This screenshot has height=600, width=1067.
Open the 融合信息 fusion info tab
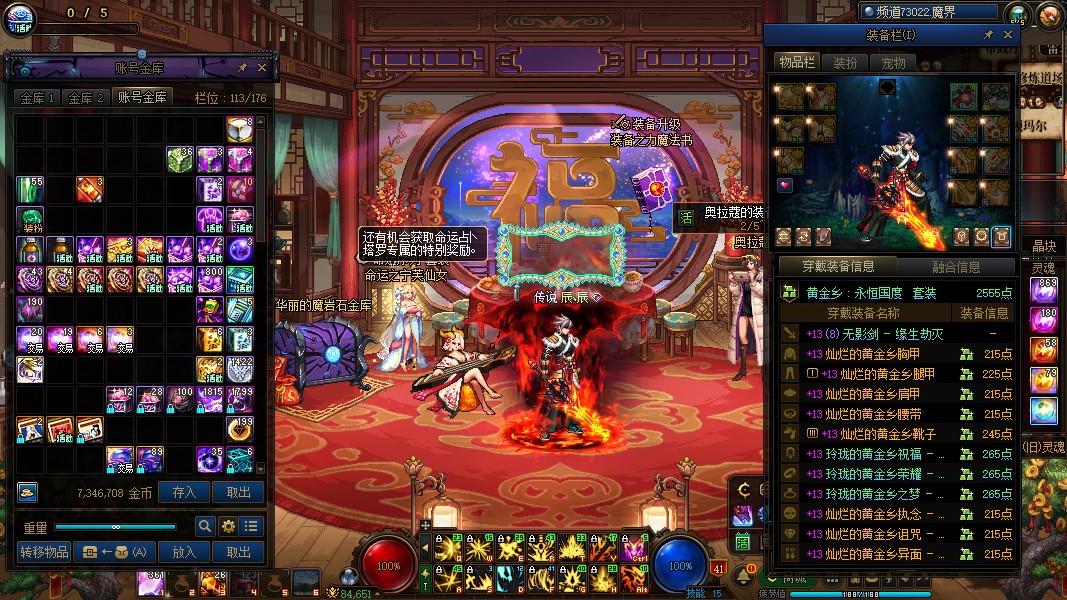coord(956,267)
